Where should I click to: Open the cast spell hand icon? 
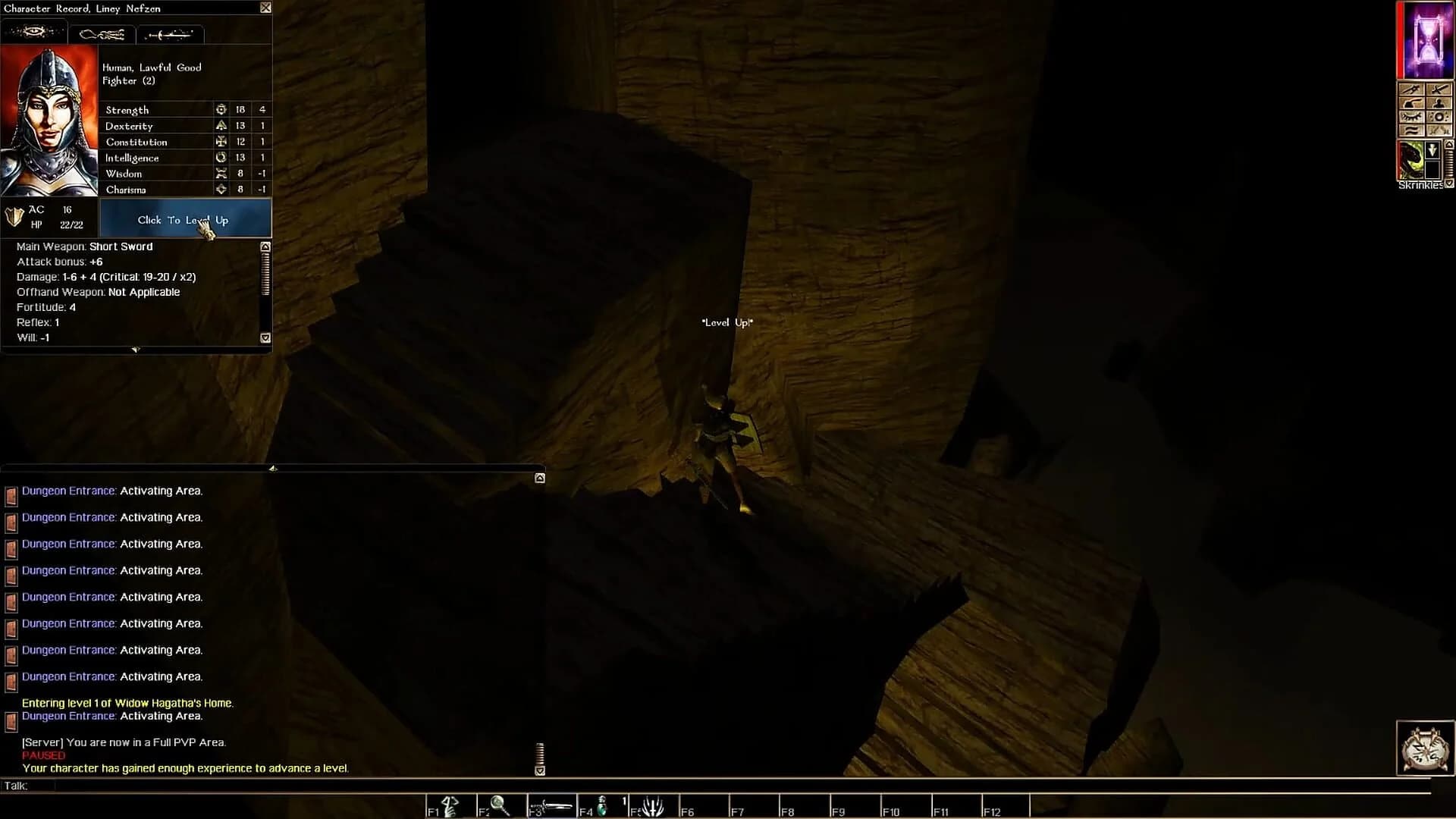click(x=1412, y=103)
